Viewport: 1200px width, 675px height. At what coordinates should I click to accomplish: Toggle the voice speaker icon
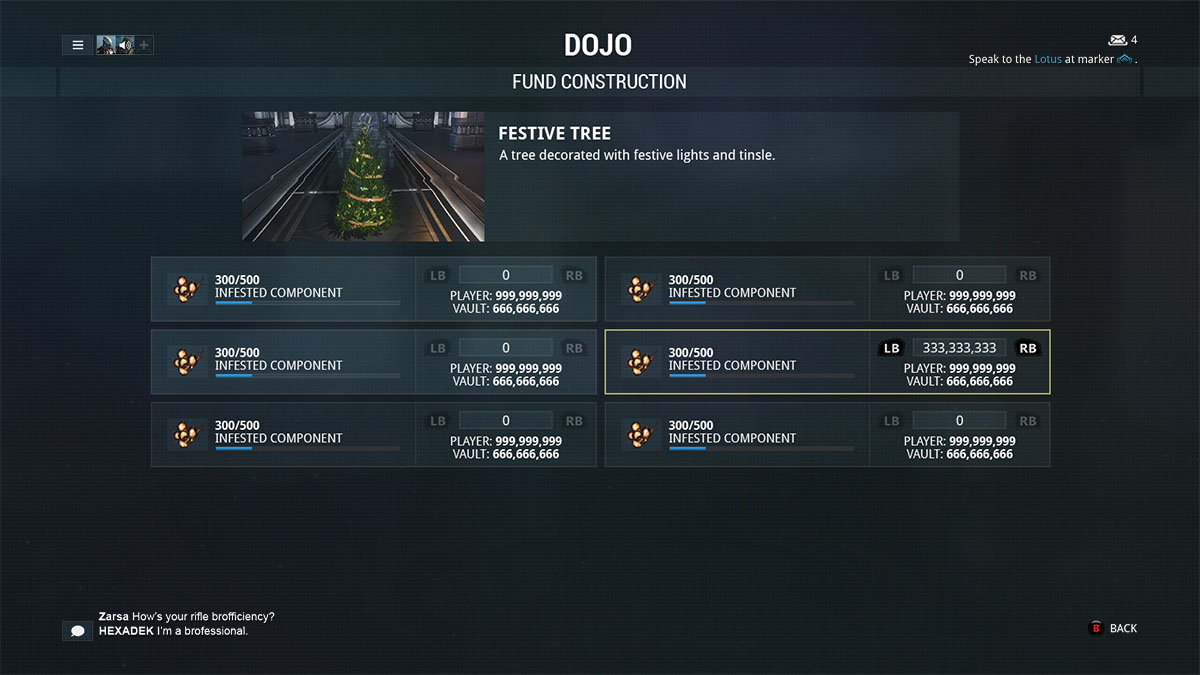tap(125, 45)
